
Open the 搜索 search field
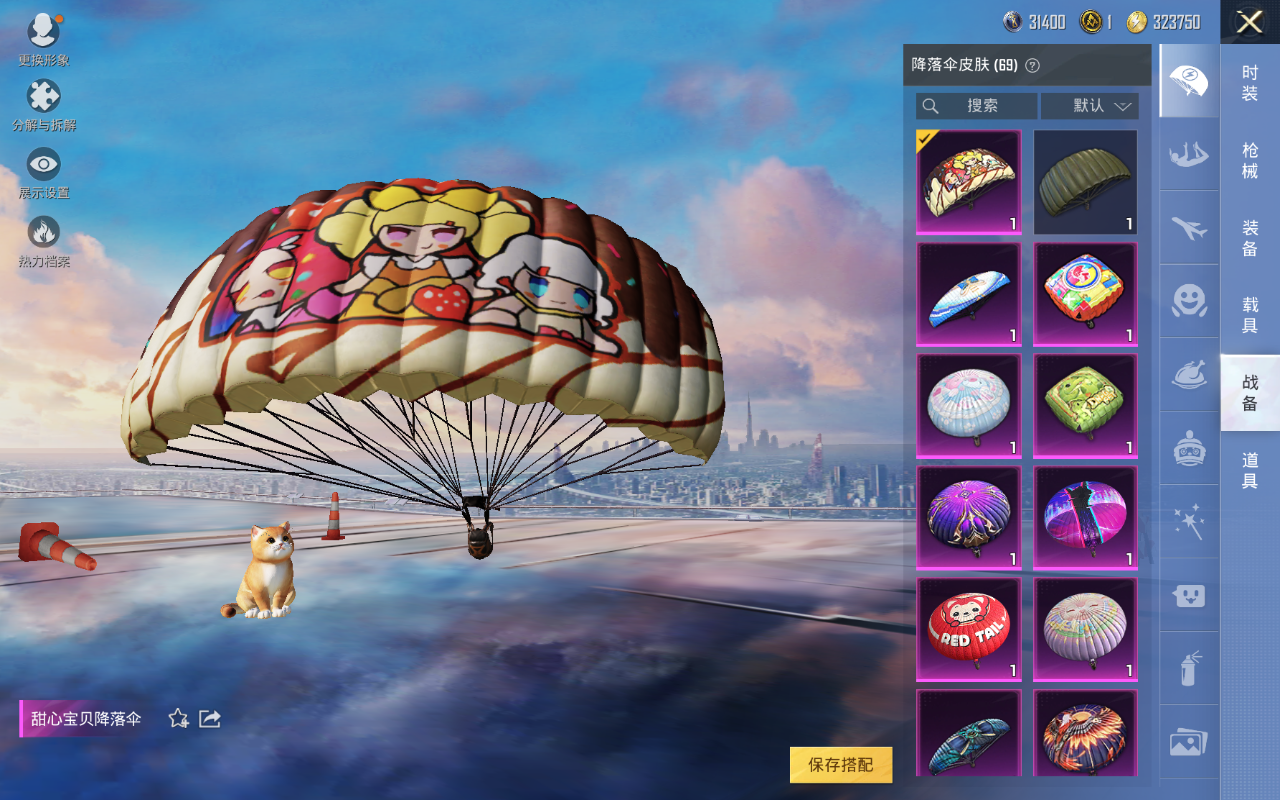(976, 106)
